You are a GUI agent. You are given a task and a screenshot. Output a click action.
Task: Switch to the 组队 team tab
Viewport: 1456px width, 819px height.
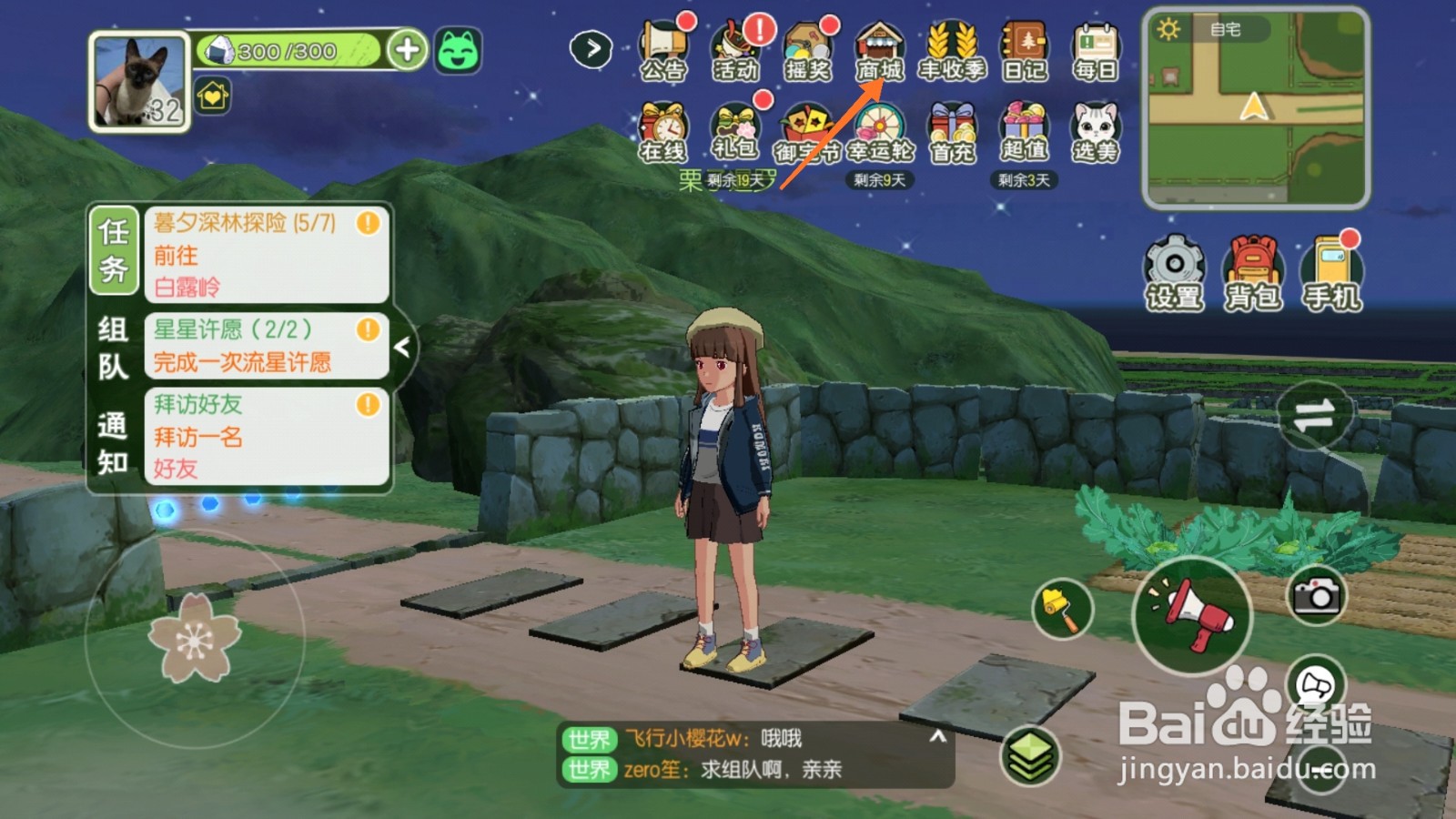point(113,348)
